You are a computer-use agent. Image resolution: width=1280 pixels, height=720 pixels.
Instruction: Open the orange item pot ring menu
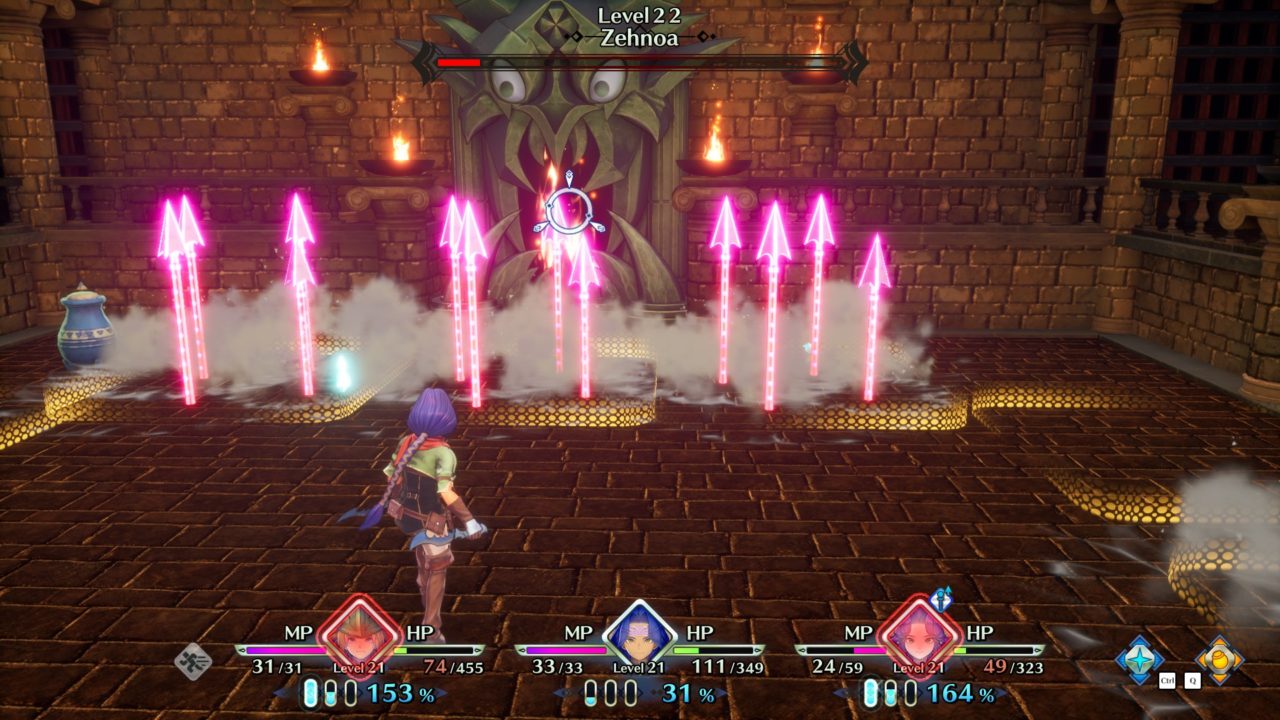click(x=1220, y=659)
